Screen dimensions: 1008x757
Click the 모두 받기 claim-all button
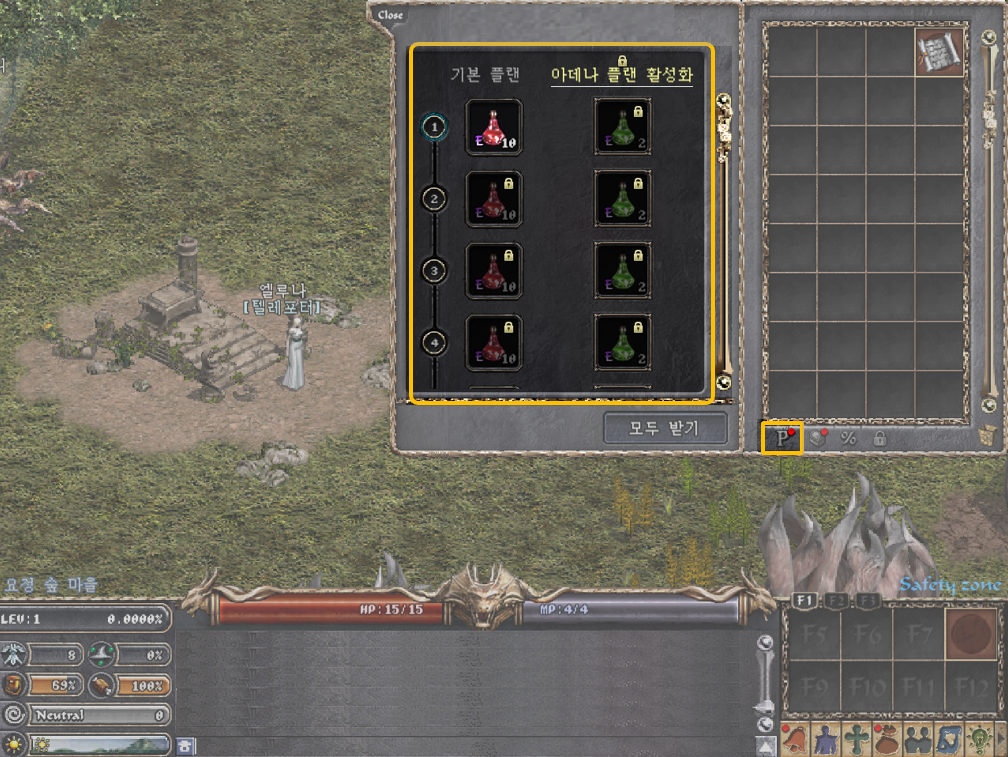point(665,428)
